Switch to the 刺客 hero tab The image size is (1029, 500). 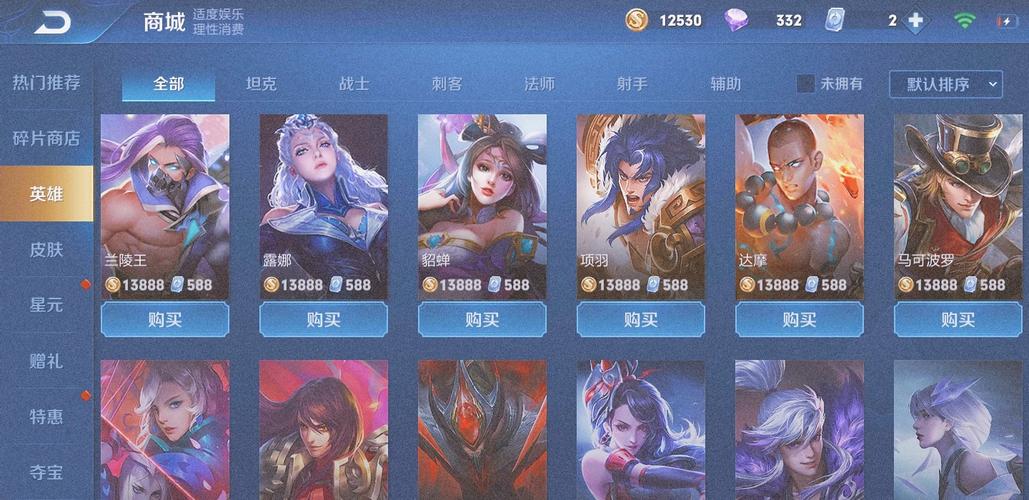tap(447, 84)
